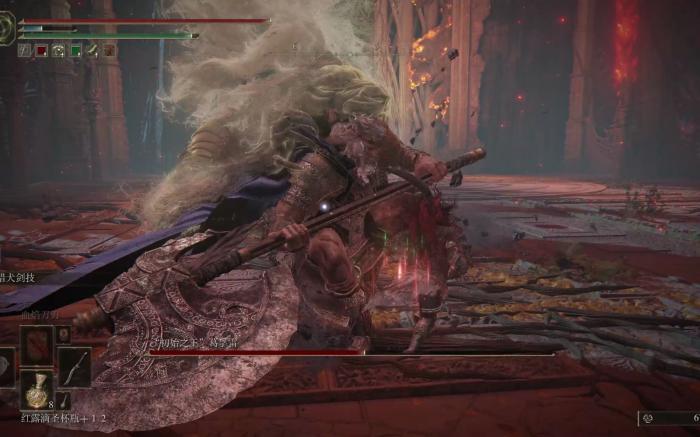Click the right-hand curved blade weapon slot
This screenshot has width=700, height=437.
point(73,366)
